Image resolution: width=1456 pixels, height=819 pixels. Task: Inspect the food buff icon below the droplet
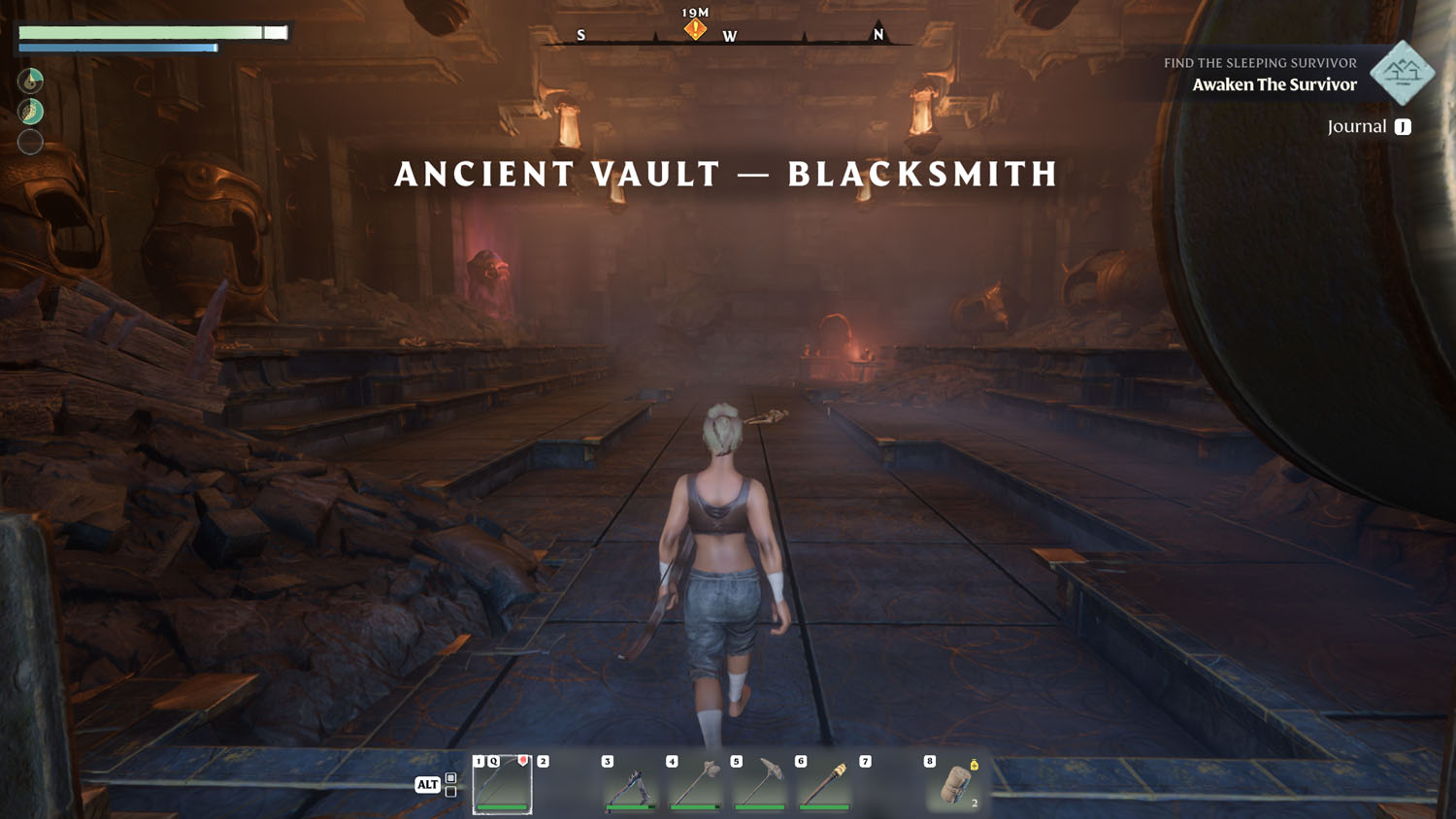coord(31,112)
